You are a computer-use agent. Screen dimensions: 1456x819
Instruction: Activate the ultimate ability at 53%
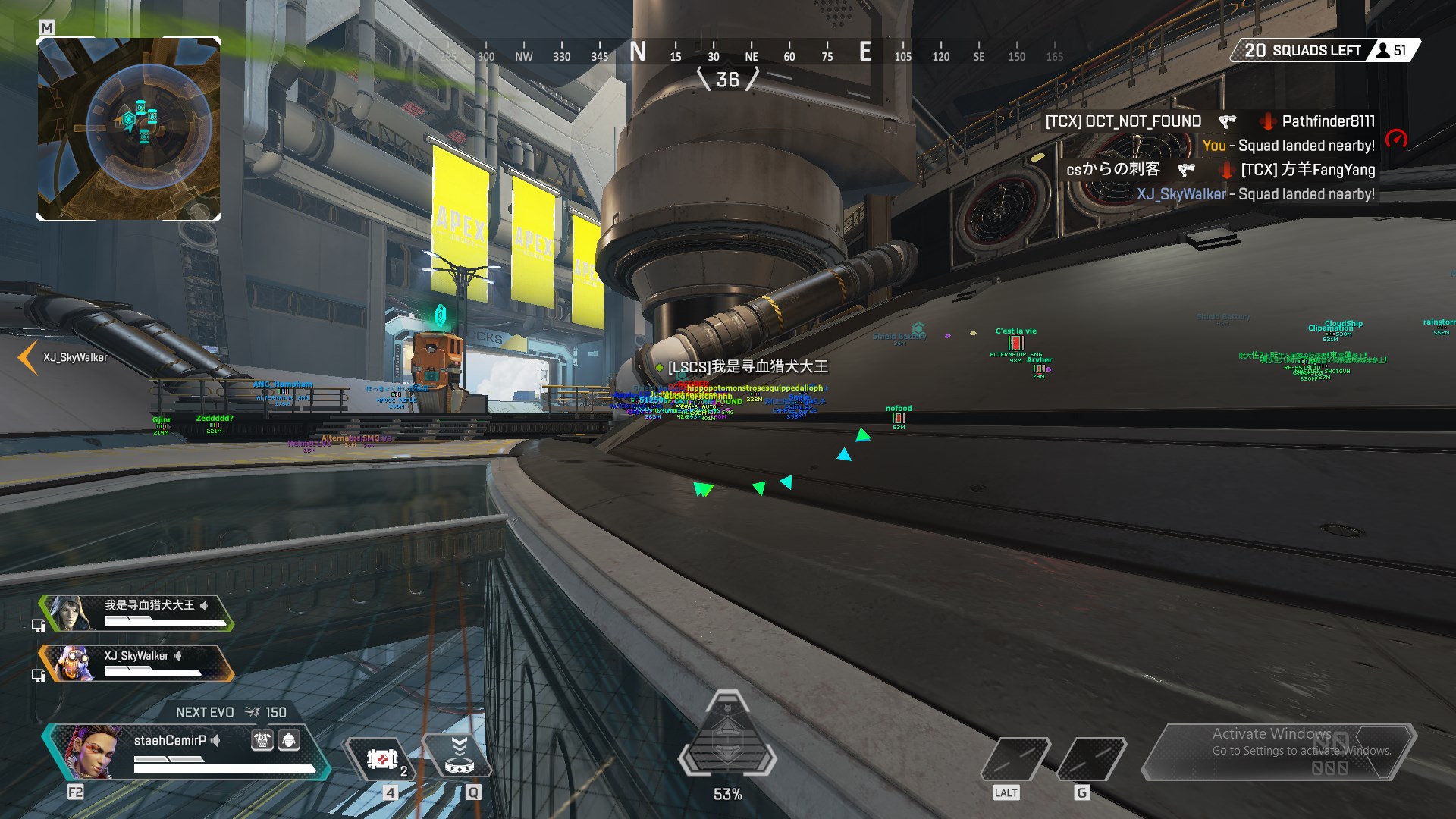pos(727,739)
